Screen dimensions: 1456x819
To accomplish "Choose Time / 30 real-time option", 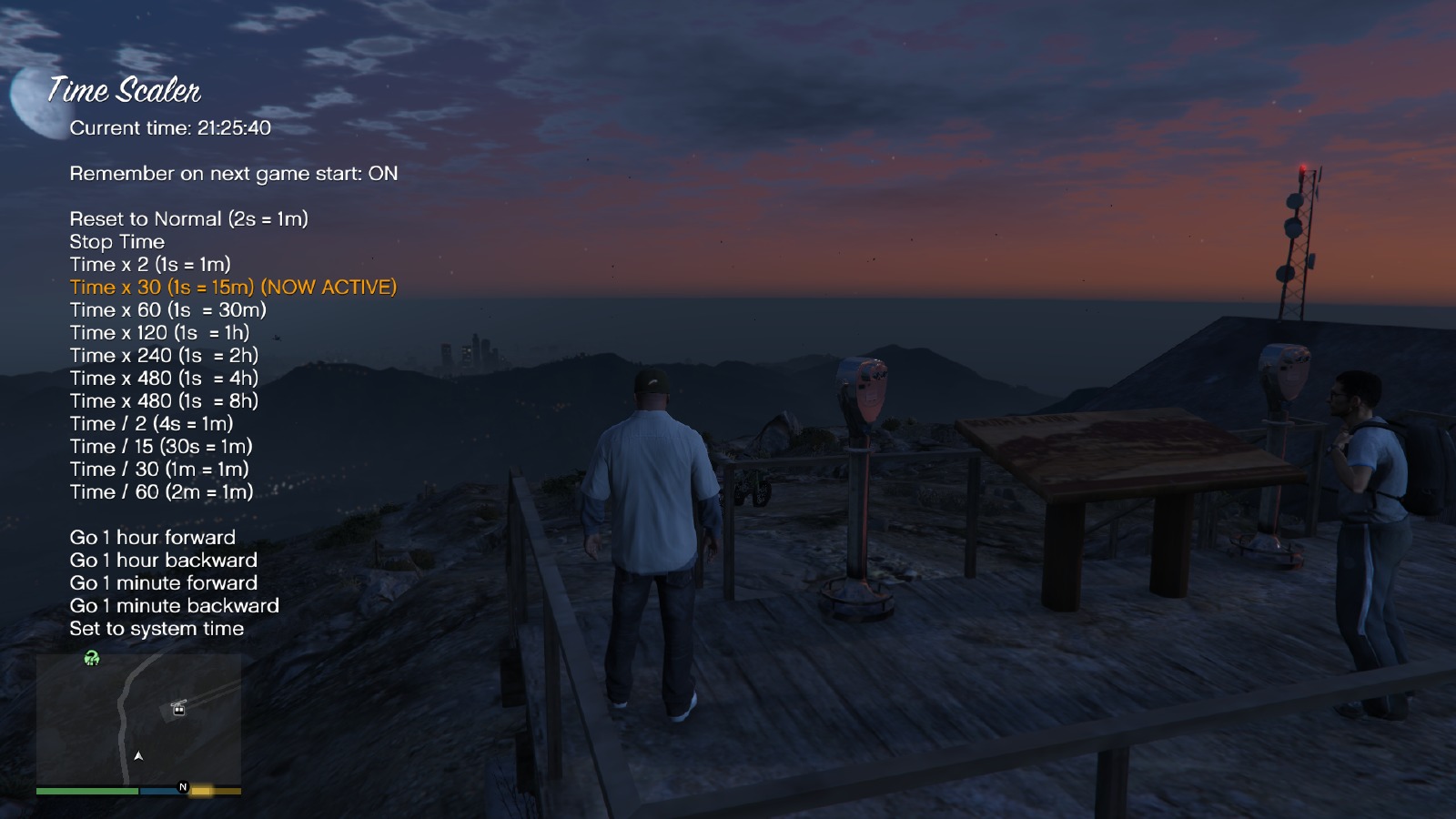I will (159, 470).
